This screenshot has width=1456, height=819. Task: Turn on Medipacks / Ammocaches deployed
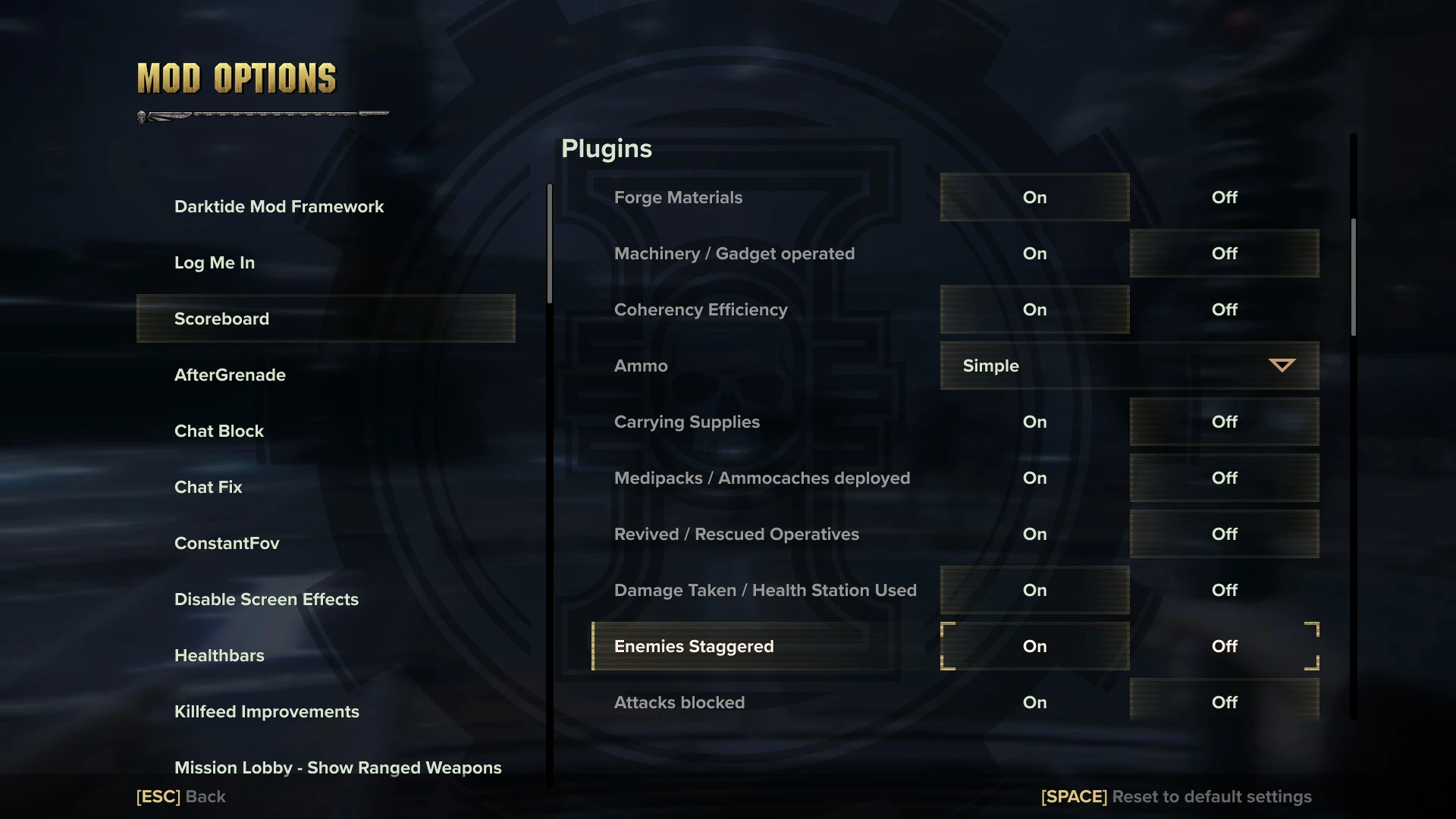coord(1034,478)
